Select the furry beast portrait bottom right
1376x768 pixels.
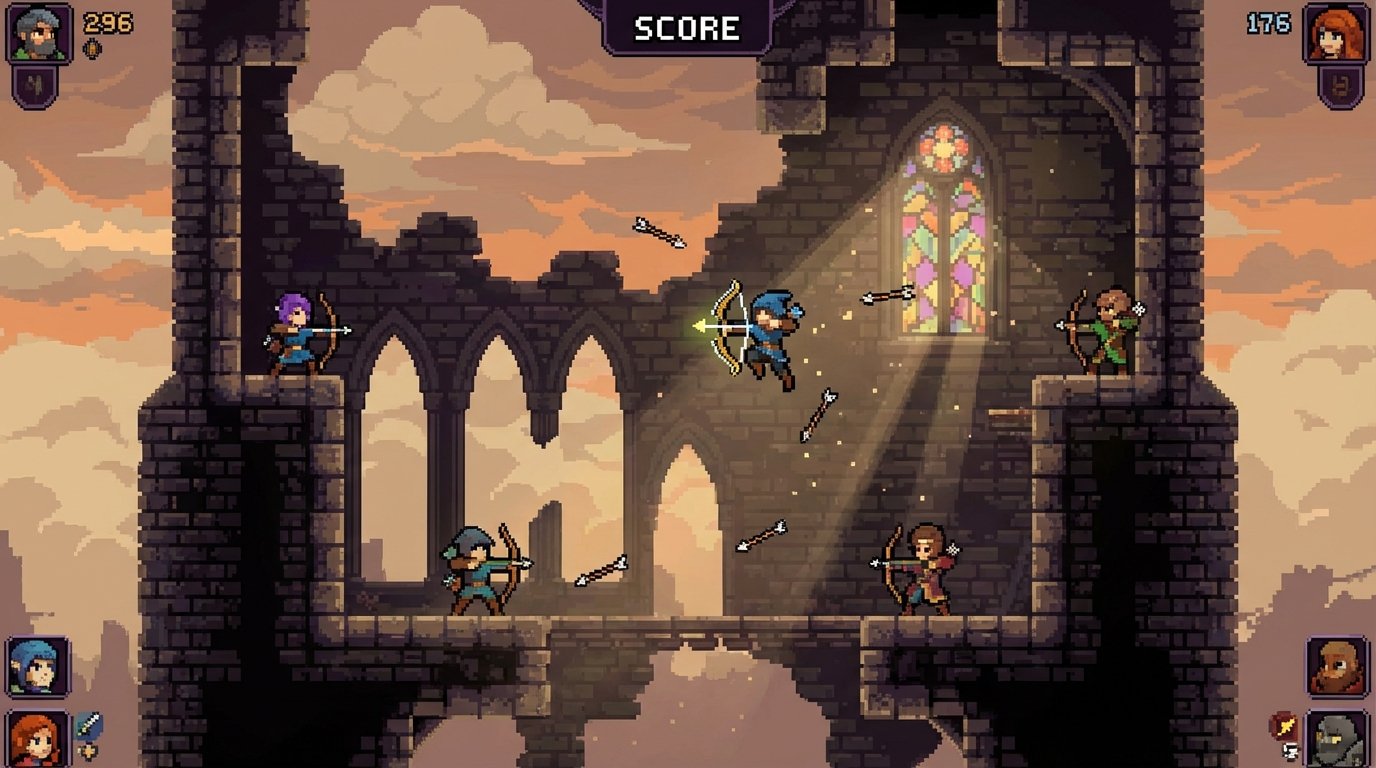[x=1335, y=664]
